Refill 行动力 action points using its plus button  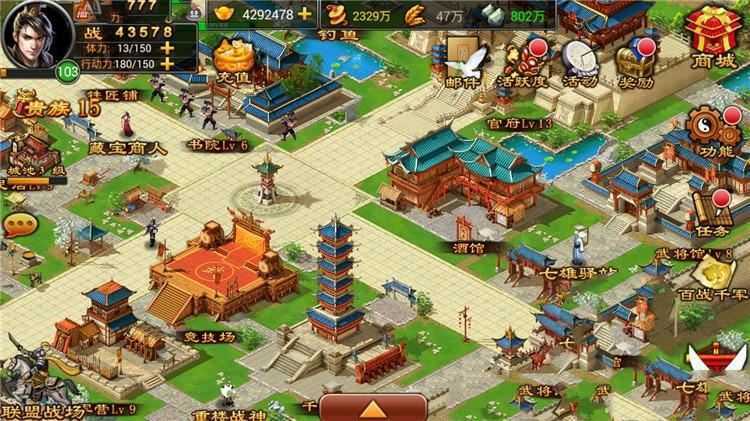[166, 63]
